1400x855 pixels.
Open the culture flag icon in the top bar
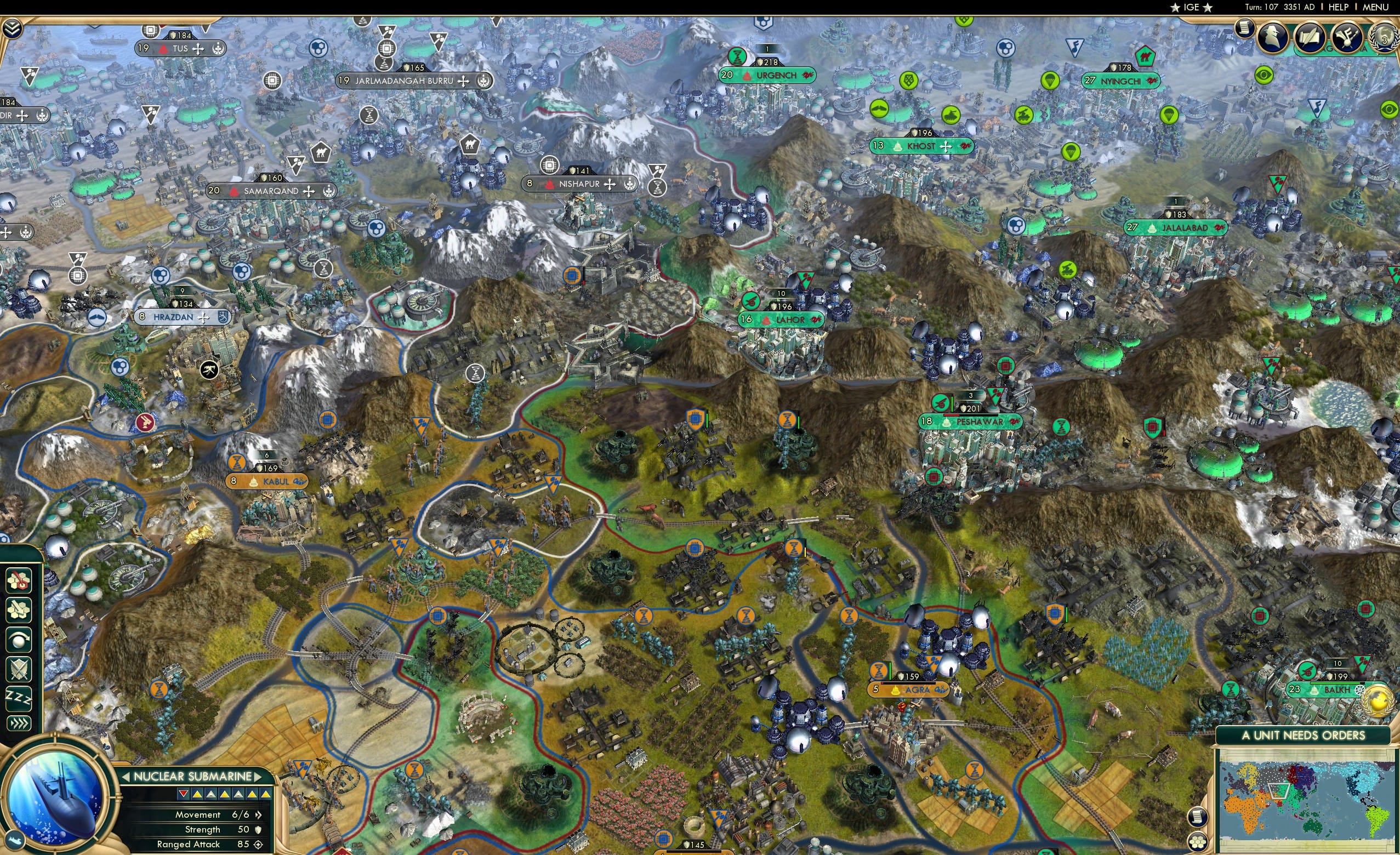1348,37
